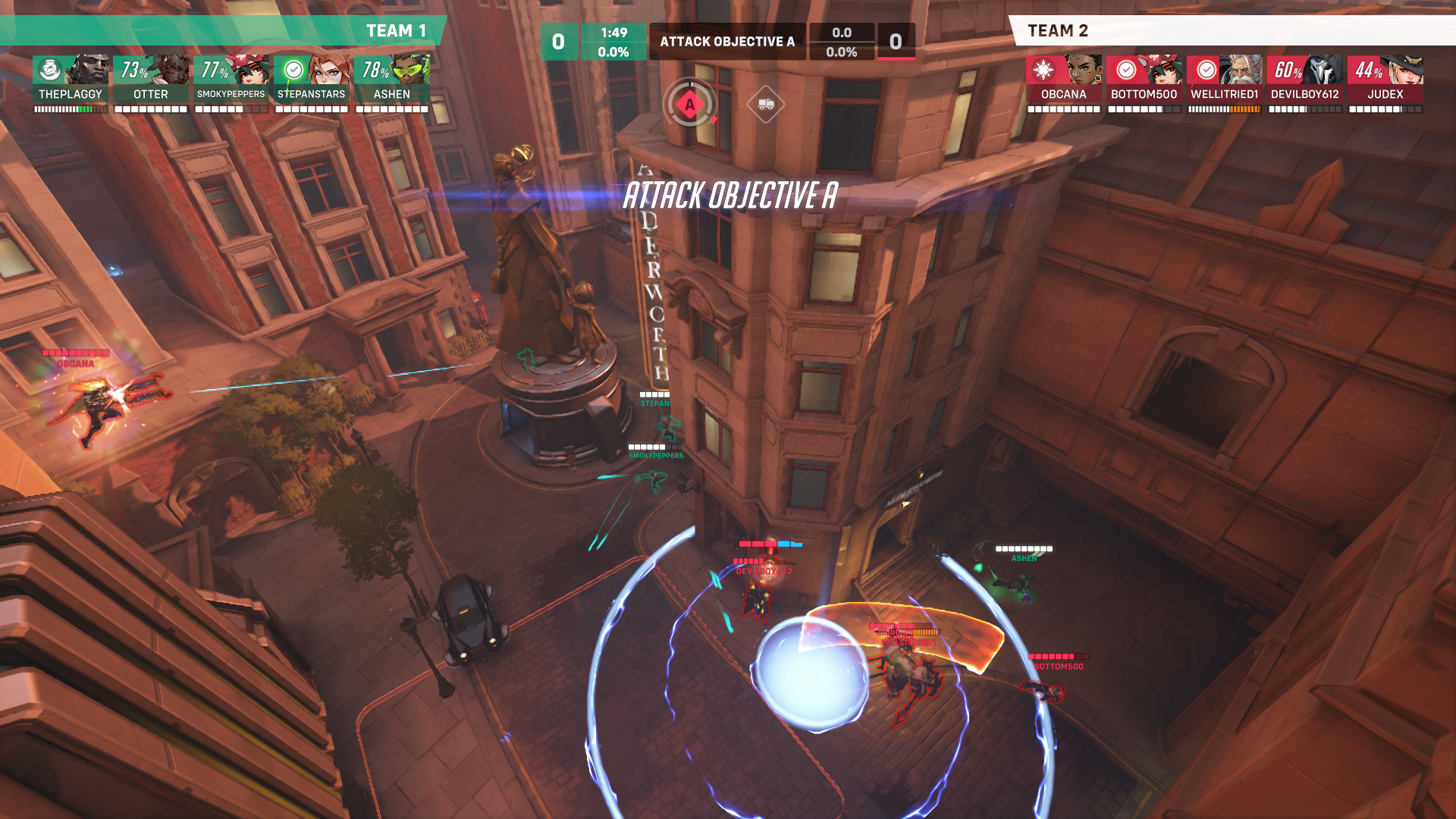The image size is (1456, 819).
Task: Click OTTER's player name label
Action: point(152,94)
